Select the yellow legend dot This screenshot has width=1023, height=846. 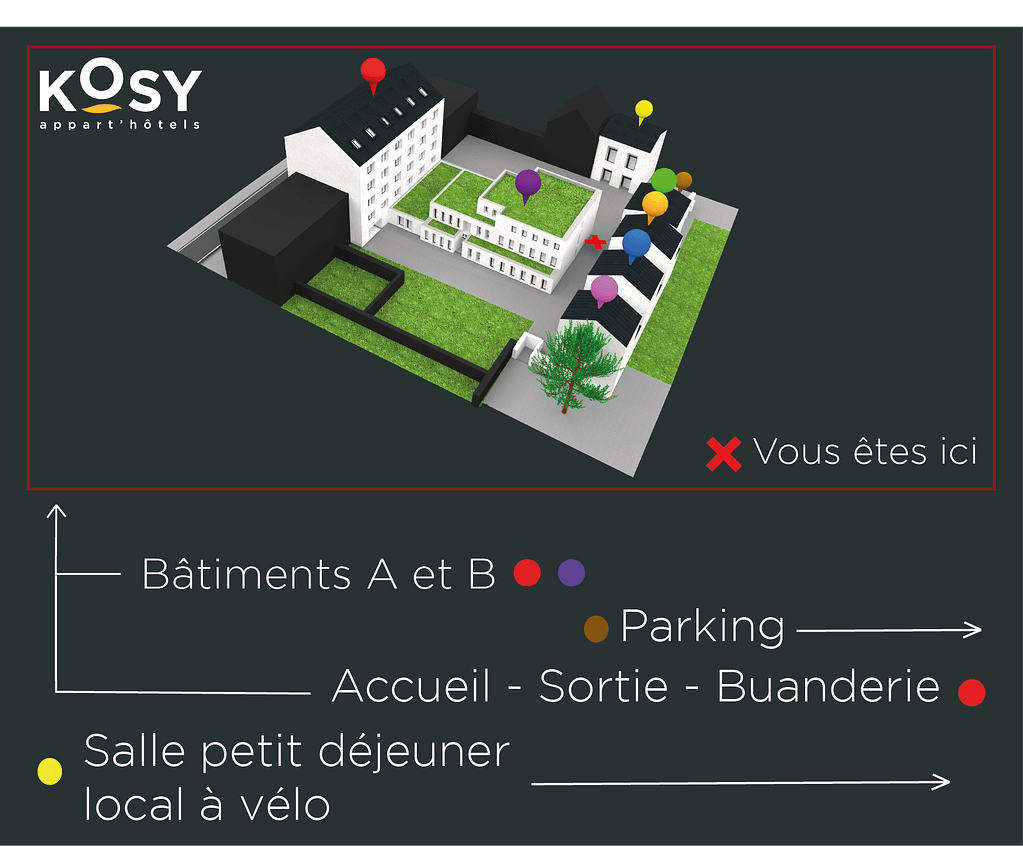[49, 771]
